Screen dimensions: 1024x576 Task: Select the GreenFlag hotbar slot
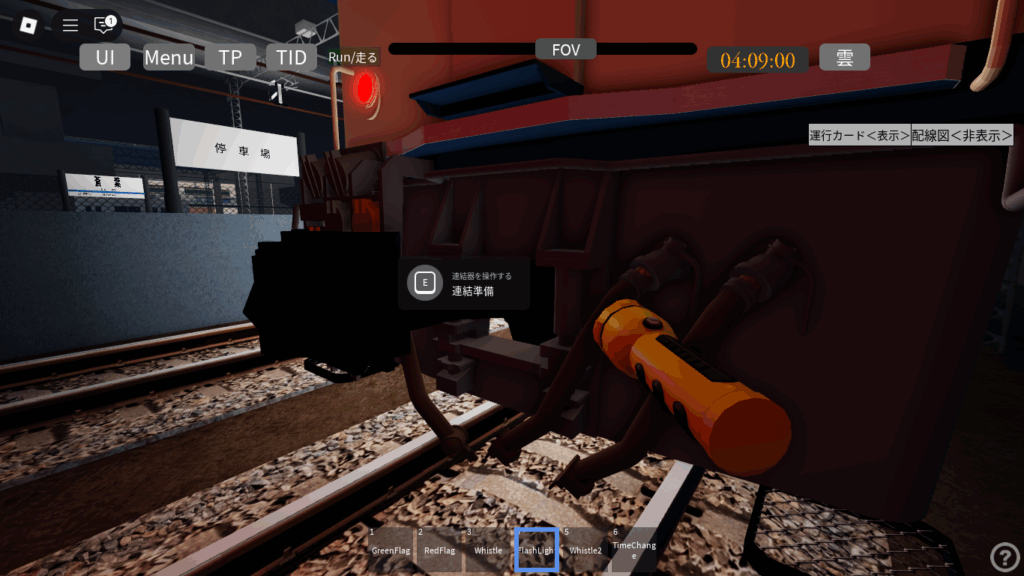[389, 549]
